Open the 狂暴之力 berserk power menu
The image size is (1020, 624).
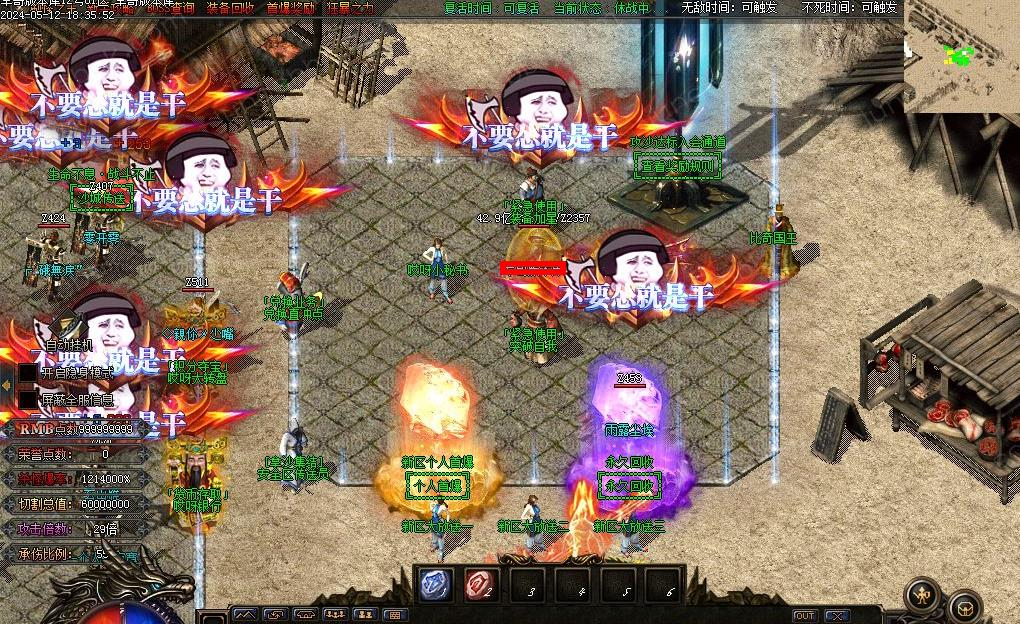pos(350,8)
